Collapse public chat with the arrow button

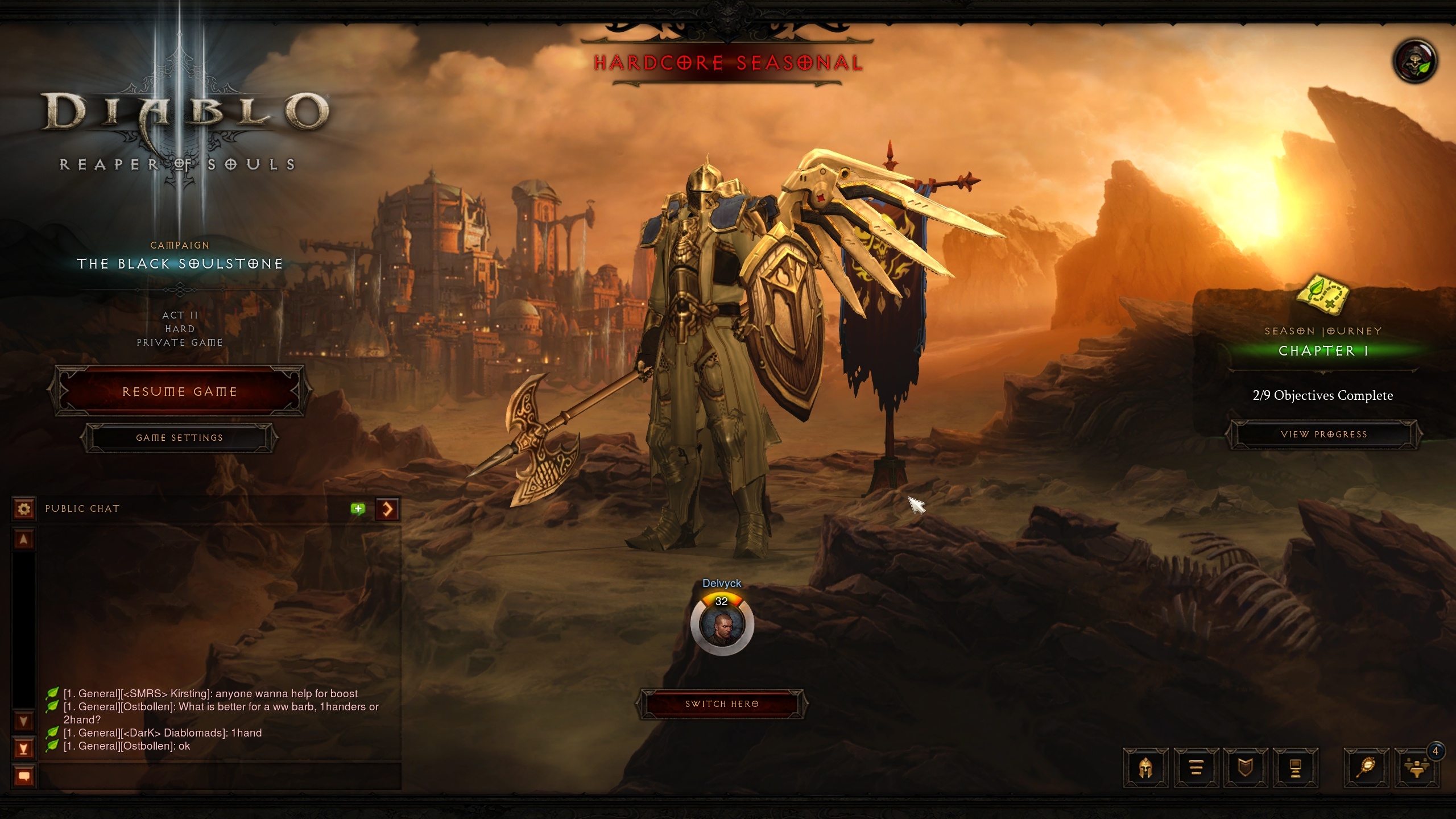[x=387, y=508]
